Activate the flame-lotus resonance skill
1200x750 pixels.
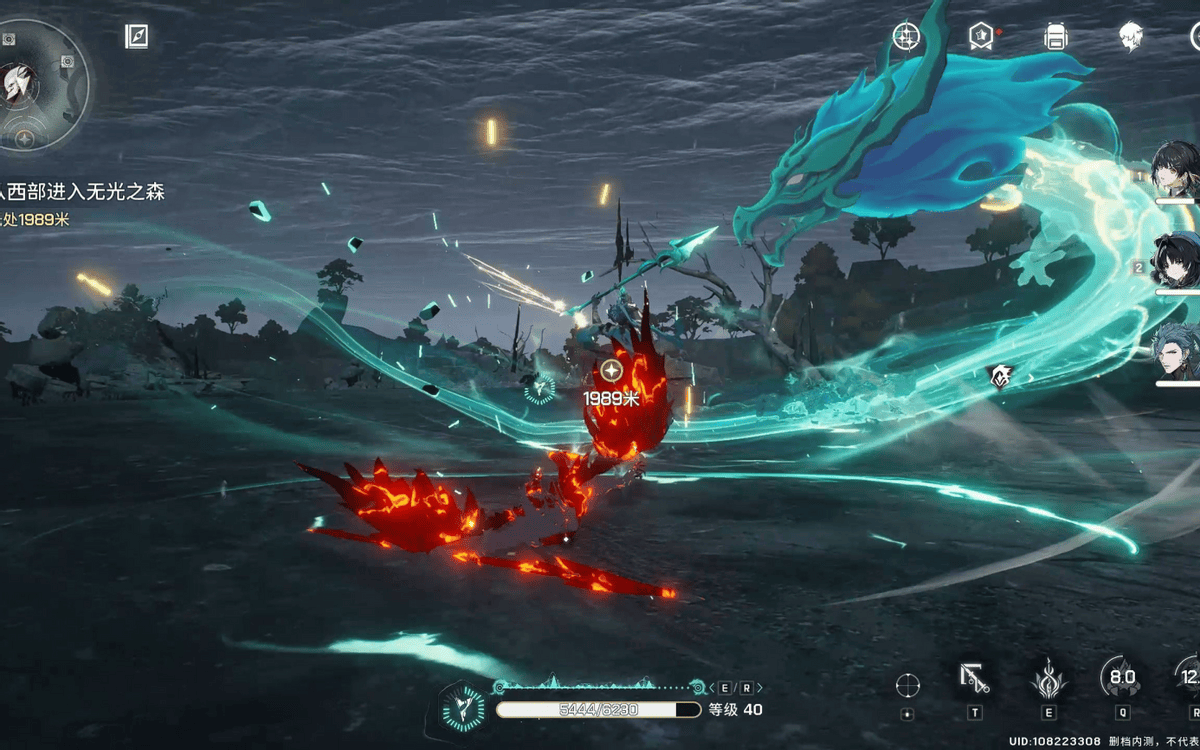[x=1049, y=679]
